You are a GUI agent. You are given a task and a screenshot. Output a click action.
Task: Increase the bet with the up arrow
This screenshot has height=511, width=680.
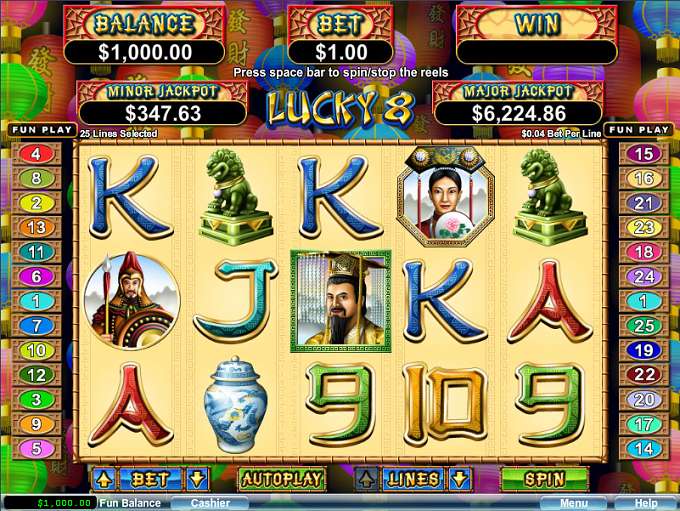click(105, 480)
